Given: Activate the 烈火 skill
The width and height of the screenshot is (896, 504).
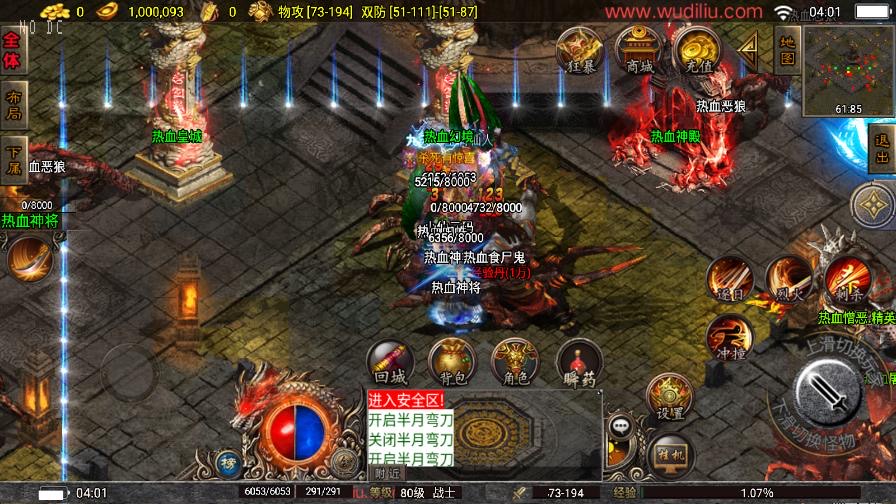Looking at the screenshot, I should tap(789, 279).
